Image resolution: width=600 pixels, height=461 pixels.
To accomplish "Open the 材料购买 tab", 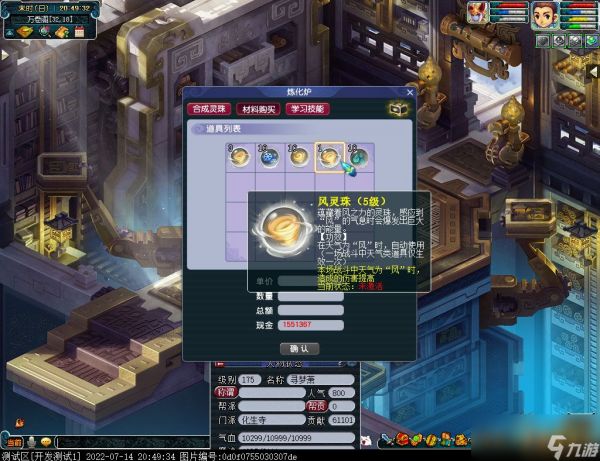I will 257,108.
